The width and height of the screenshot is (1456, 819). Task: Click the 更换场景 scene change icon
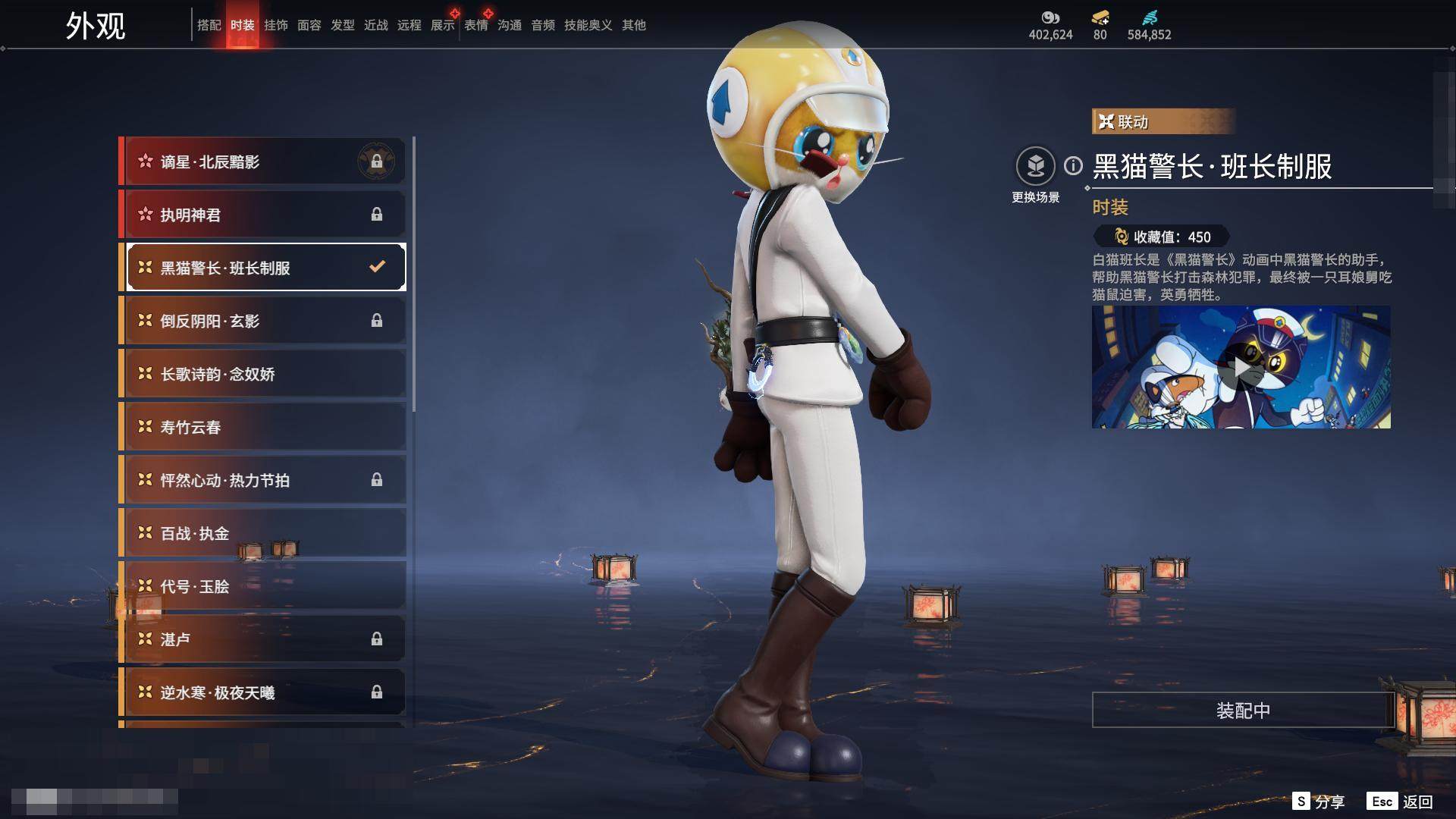click(1035, 166)
